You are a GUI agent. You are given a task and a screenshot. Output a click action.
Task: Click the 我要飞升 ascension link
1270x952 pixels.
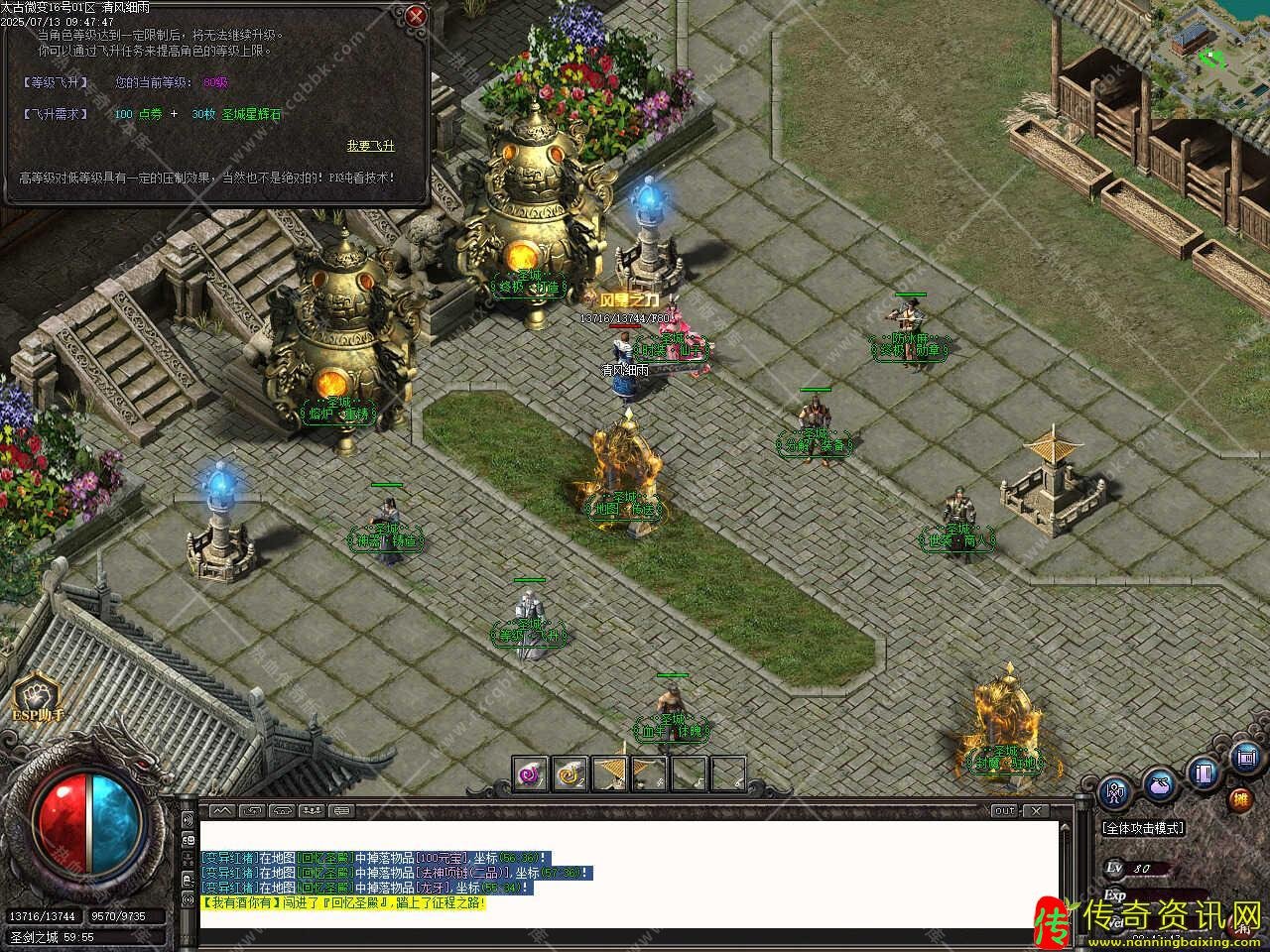pos(370,146)
